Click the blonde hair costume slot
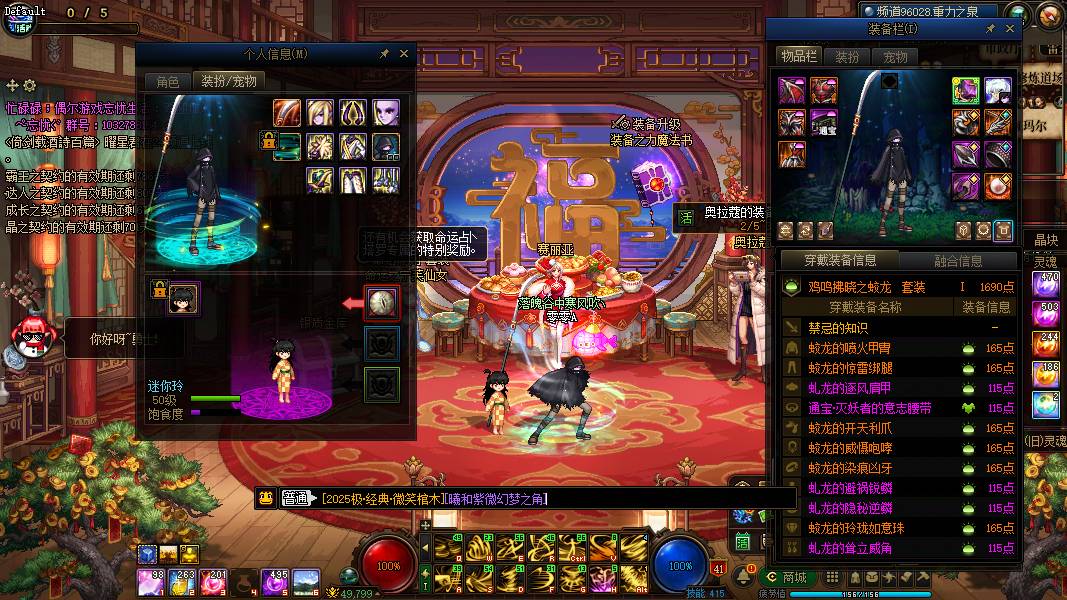The image size is (1067, 600). tap(320, 112)
